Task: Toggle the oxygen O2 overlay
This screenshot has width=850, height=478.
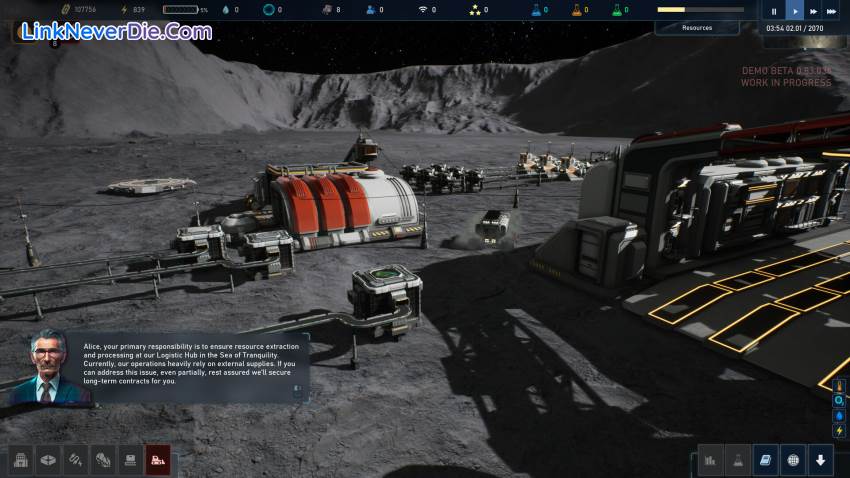Action: coord(840,401)
